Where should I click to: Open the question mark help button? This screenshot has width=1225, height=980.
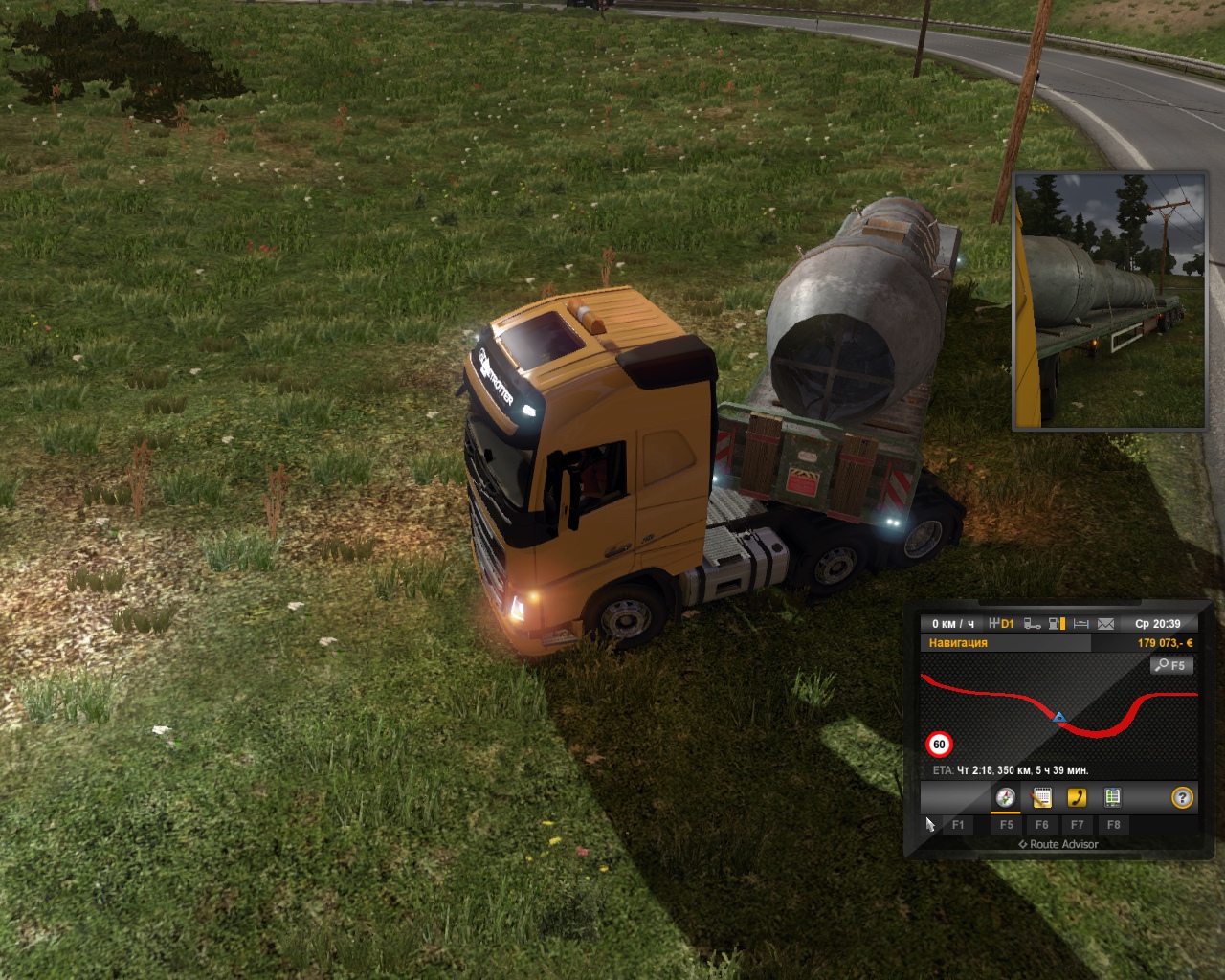point(1183,797)
